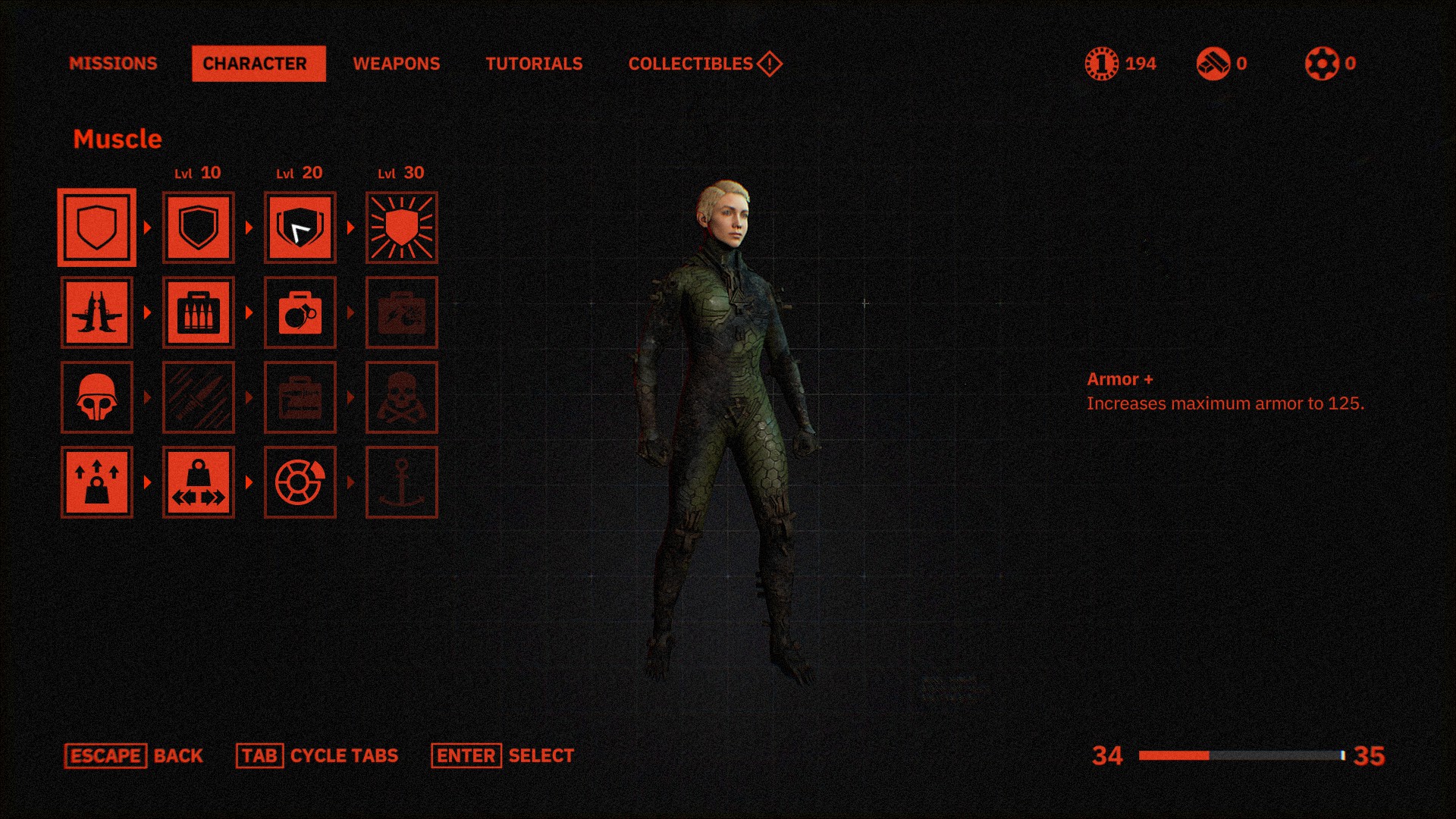Viewport: 1456px width, 819px height.
Task: Choose the locked throwing knife skill
Action: pyautogui.click(x=199, y=397)
